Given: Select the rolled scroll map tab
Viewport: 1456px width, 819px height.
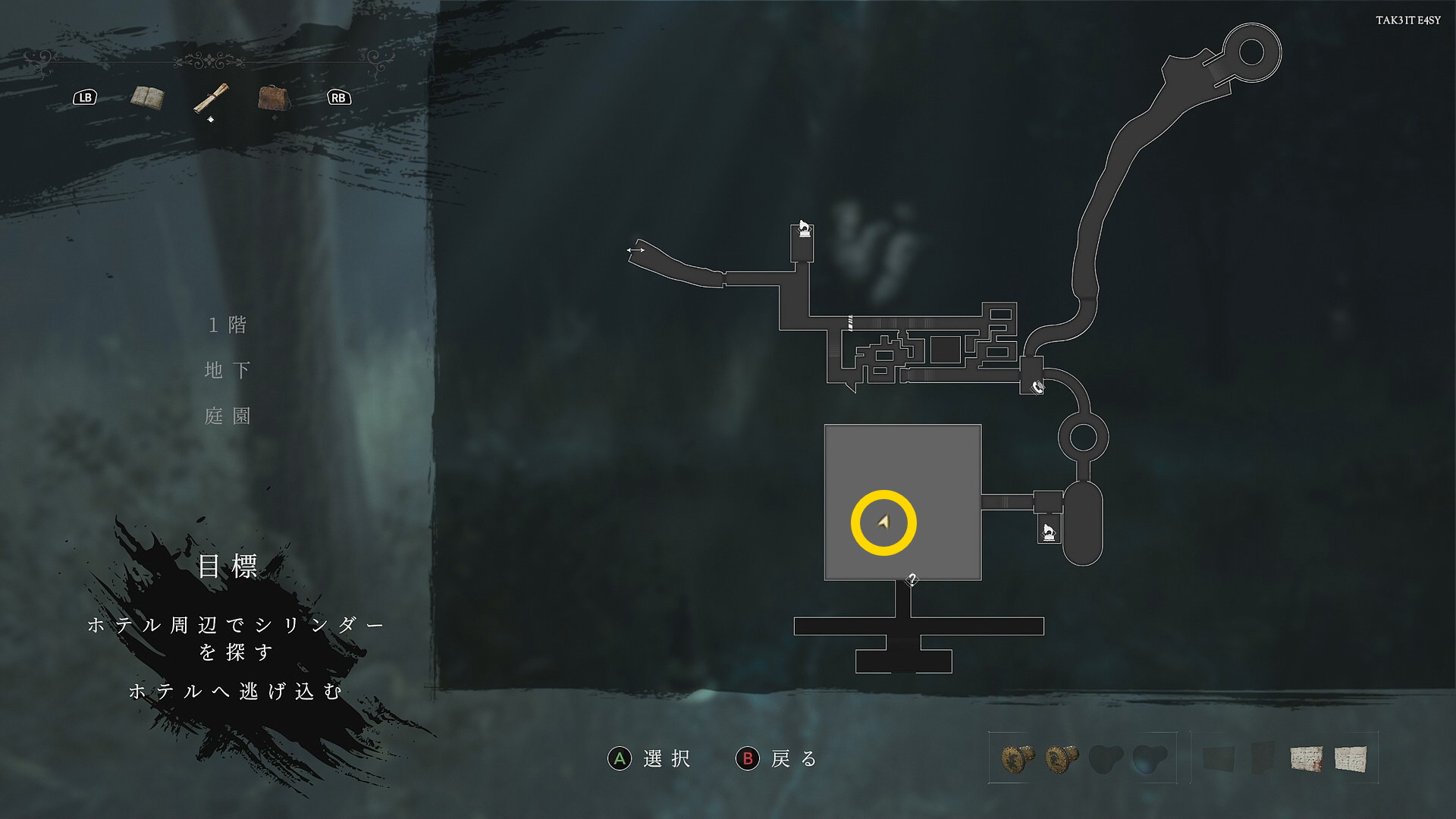Looking at the screenshot, I should (210, 98).
